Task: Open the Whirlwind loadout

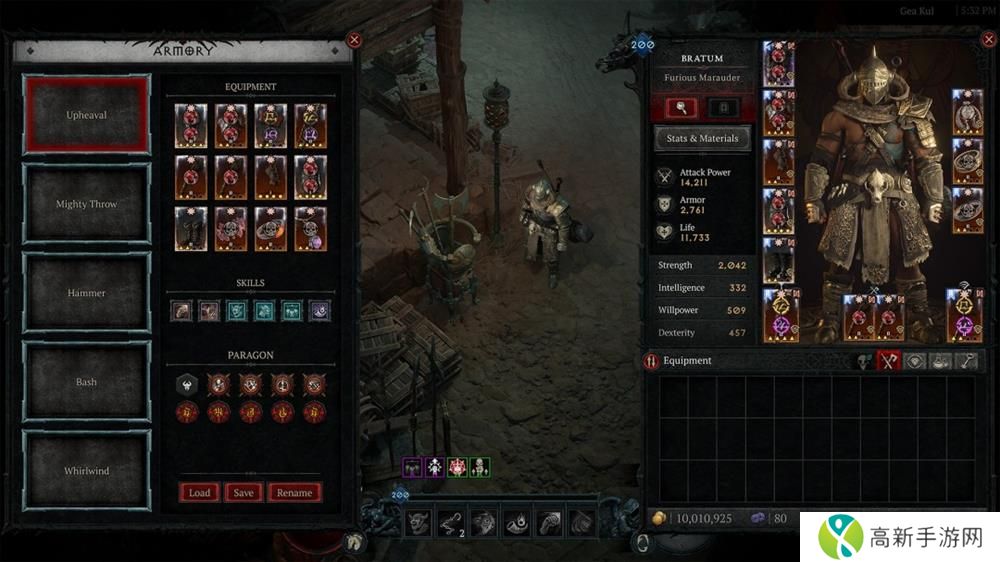Action: point(87,471)
